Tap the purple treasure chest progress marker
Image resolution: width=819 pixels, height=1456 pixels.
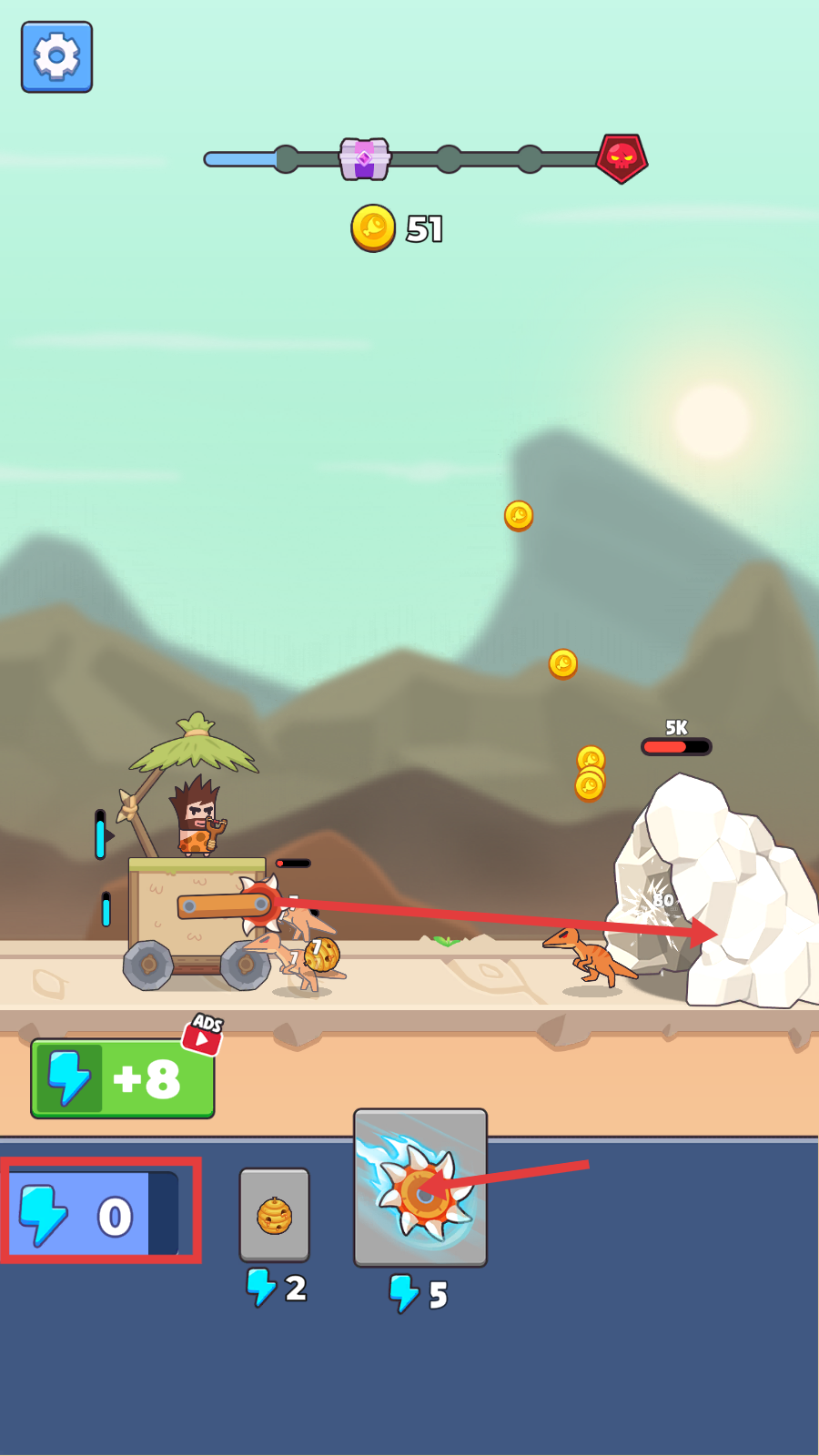pos(365,159)
